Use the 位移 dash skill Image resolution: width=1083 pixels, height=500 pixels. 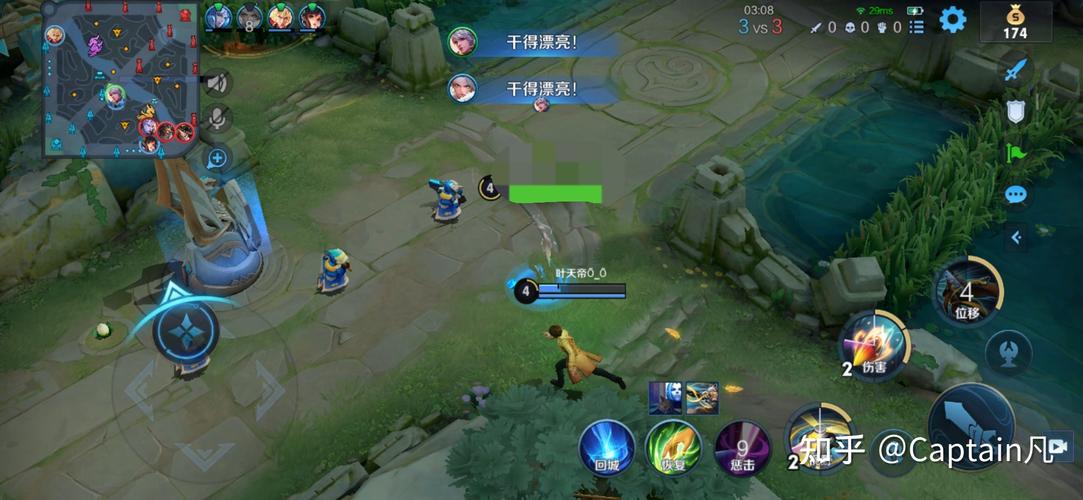tap(967, 292)
